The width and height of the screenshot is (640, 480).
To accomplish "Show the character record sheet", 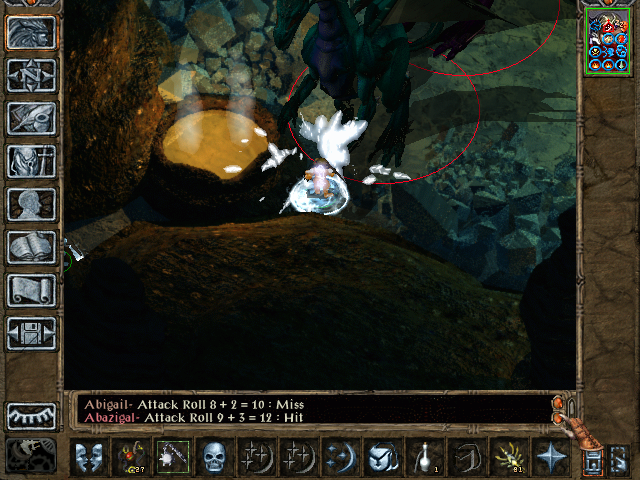I will click(x=32, y=204).
